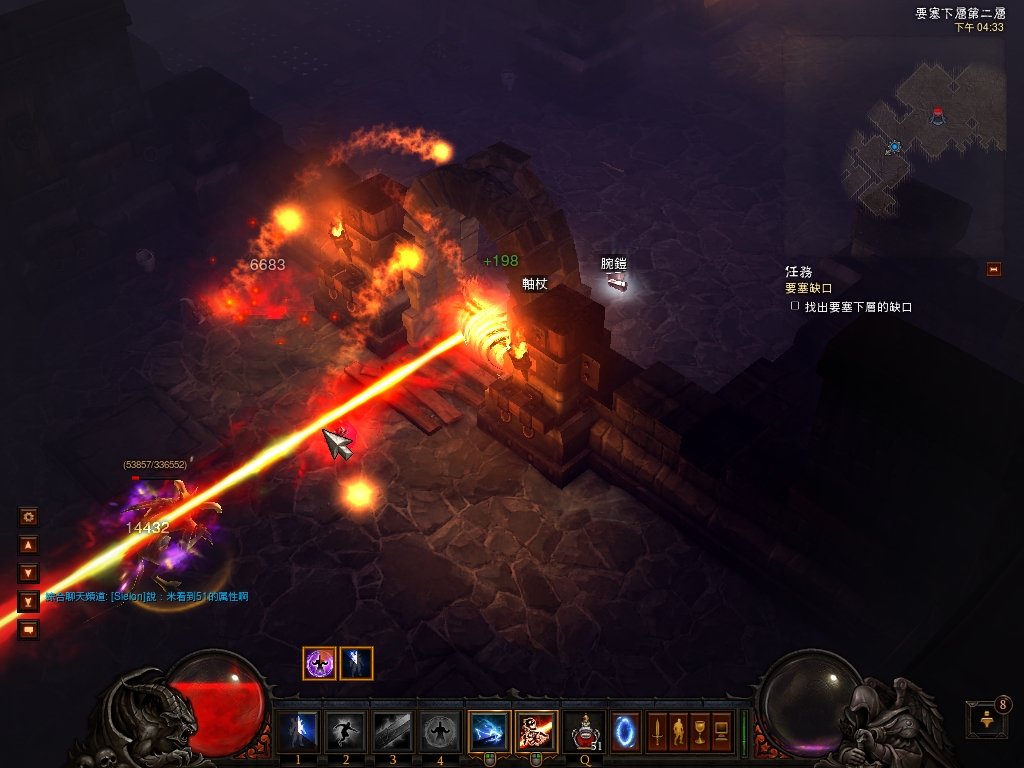Image resolution: width=1024 pixels, height=768 pixels.
Task: Open the chat speech bubble button
Action: (29, 629)
